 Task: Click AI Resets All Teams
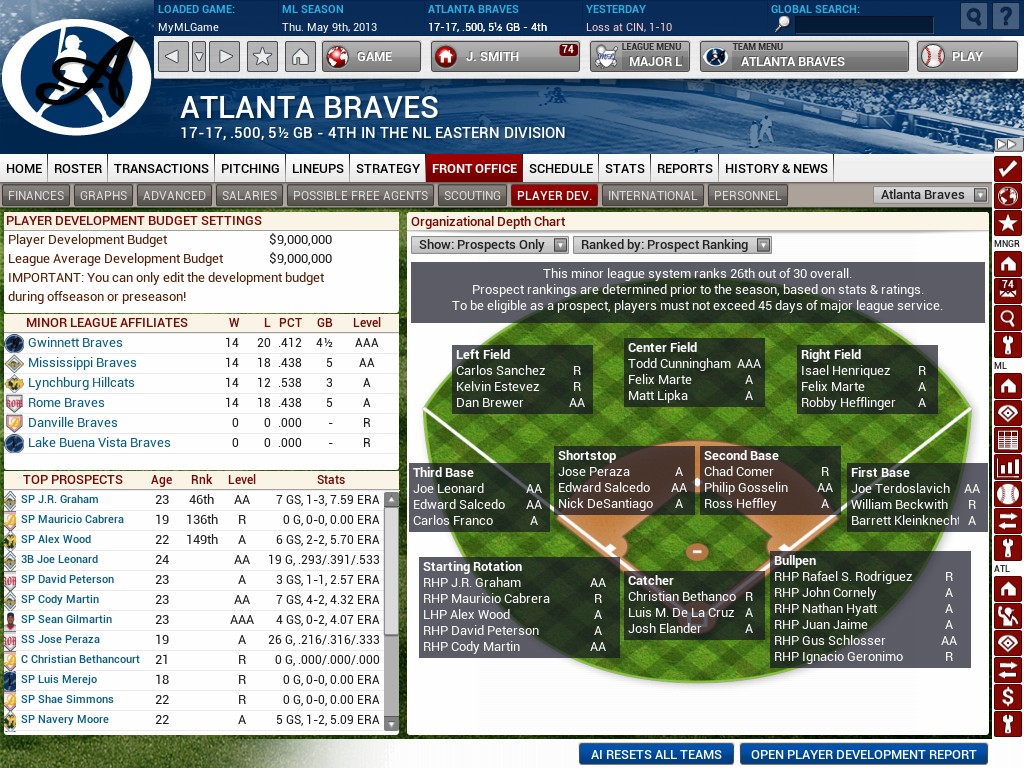[x=656, y=754]
